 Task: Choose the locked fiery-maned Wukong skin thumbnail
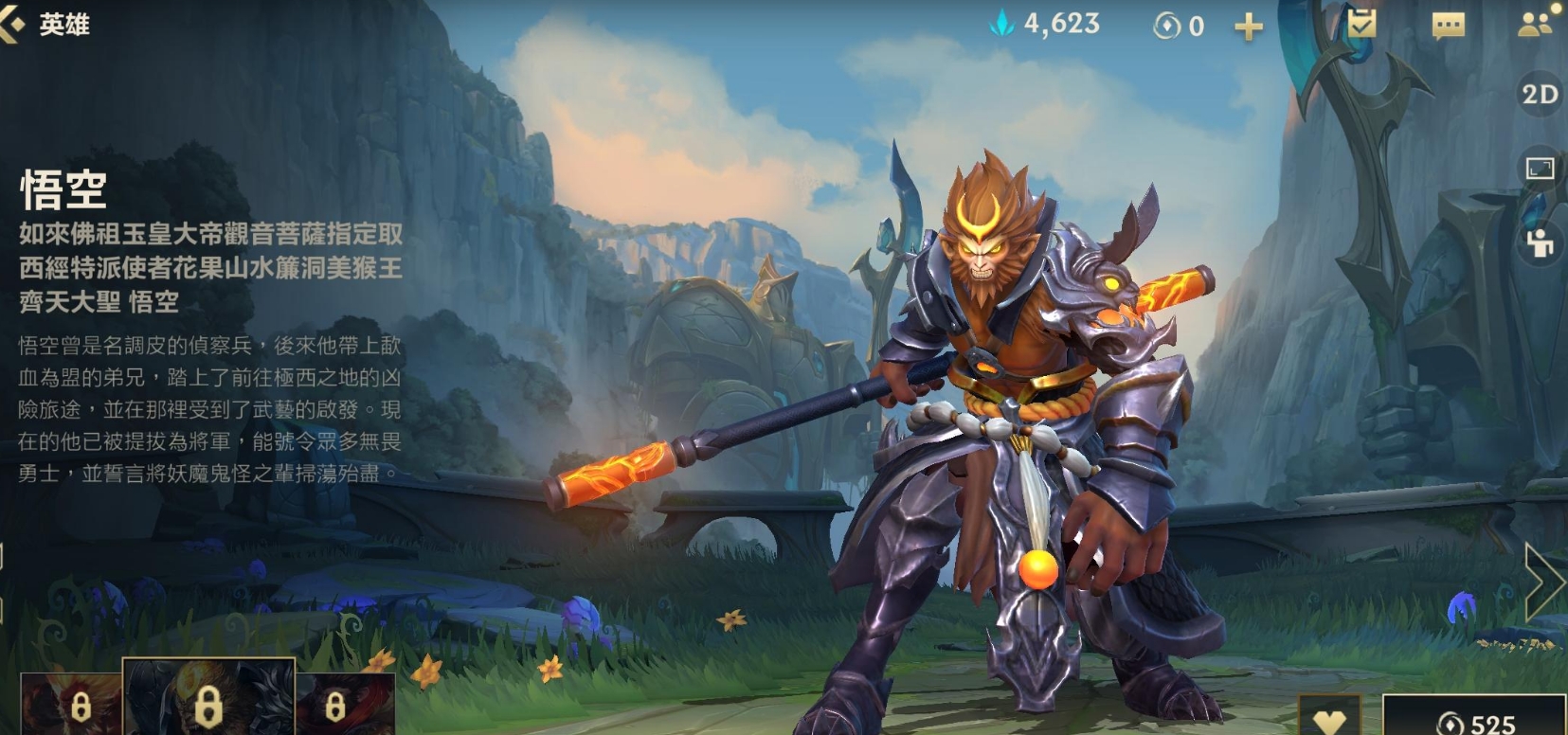click(71, 704)
